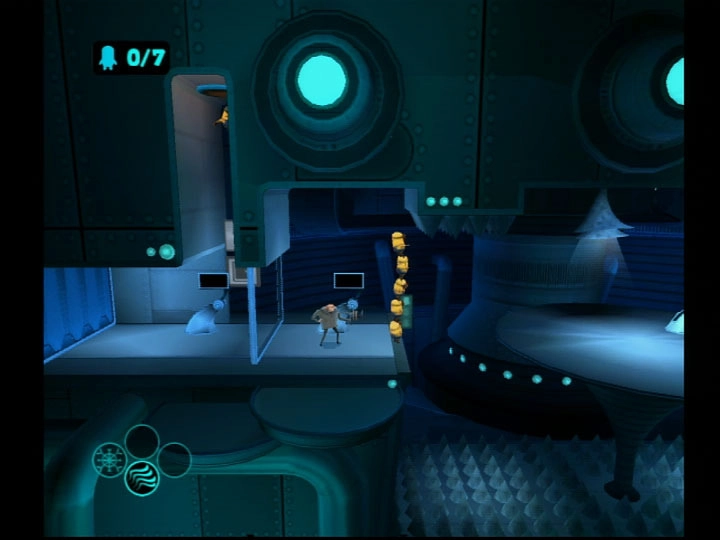Activate the wavy air gun icon

142,478
